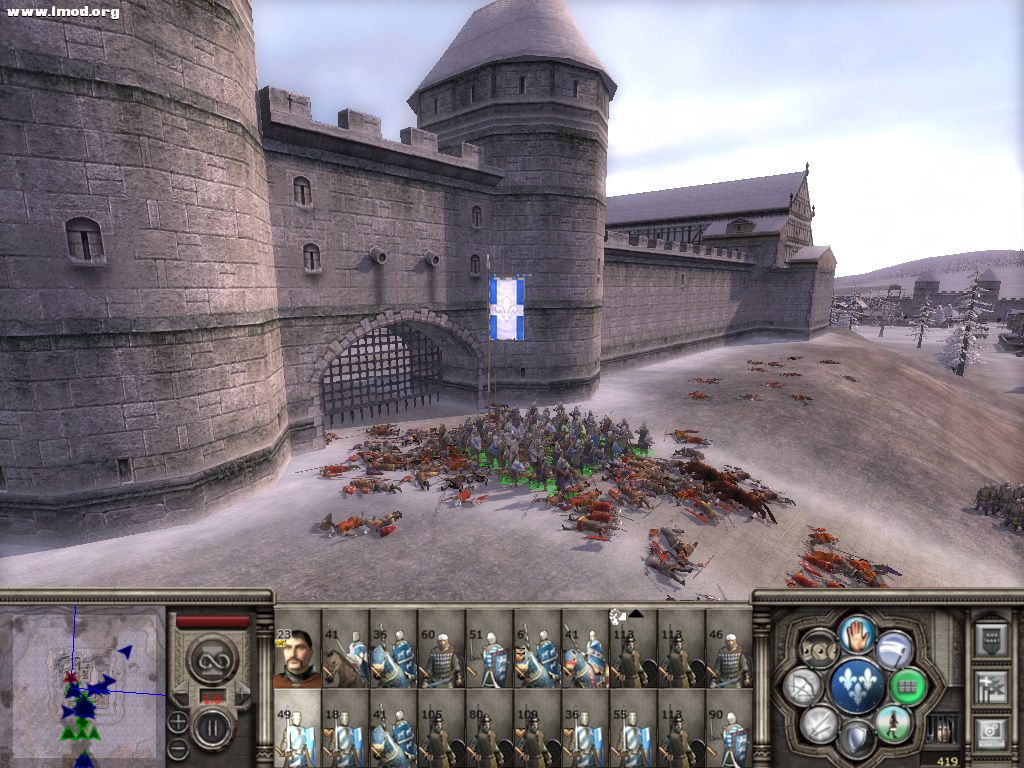The width and height of the screenshot is (1024, 768).
Task: Toggle guard mode shield icon
Action: point(856,739)
